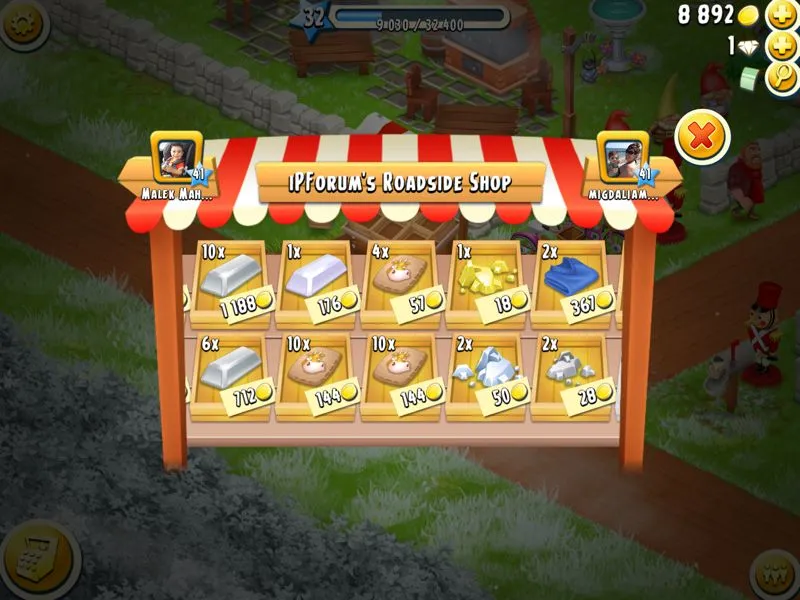Choose the 2x ore lot priced at 50 coins

[x=489, y=372]
